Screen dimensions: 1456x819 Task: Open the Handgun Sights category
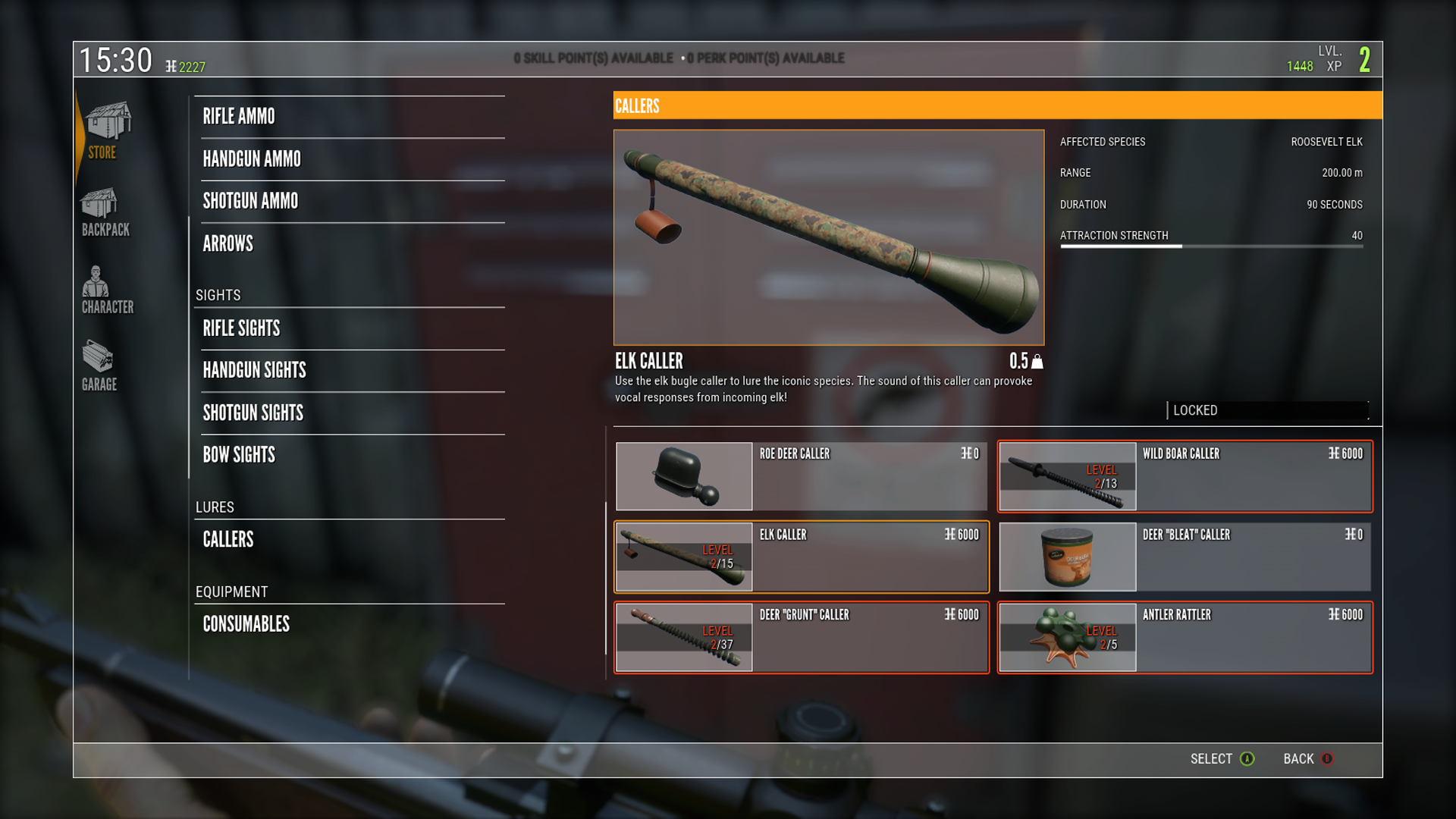(x=254, y=370)
